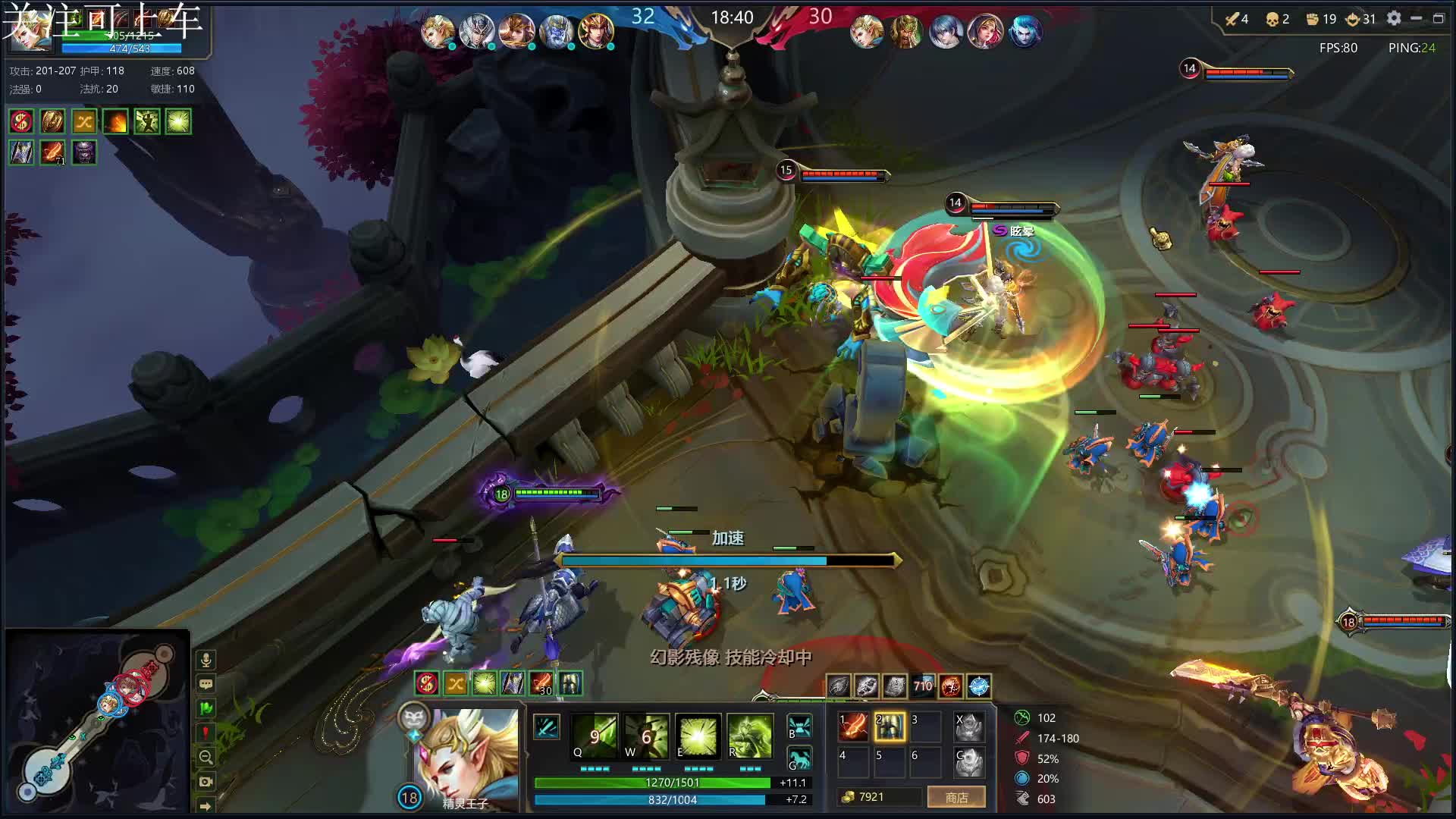Click the elf prince hero portrait
This screenshot has width=1456, height=819.
(x=464, y=758)
